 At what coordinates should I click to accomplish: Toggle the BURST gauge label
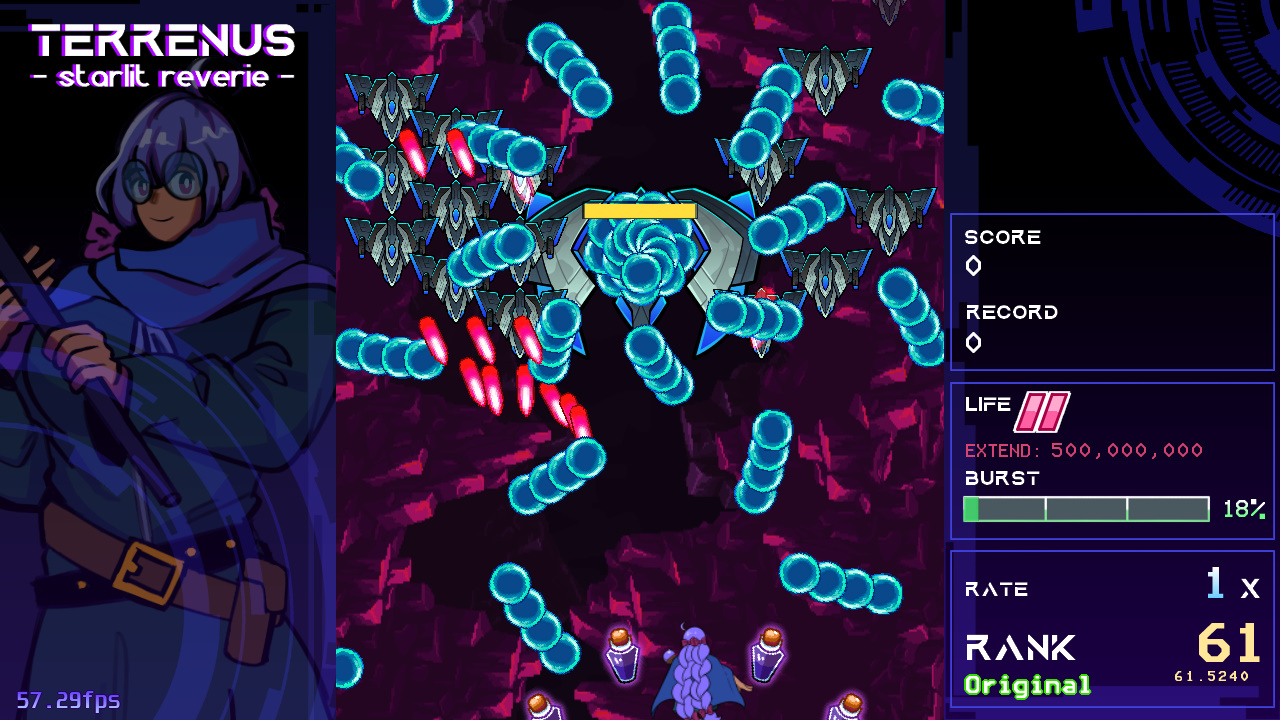[x=1000, y=479]
